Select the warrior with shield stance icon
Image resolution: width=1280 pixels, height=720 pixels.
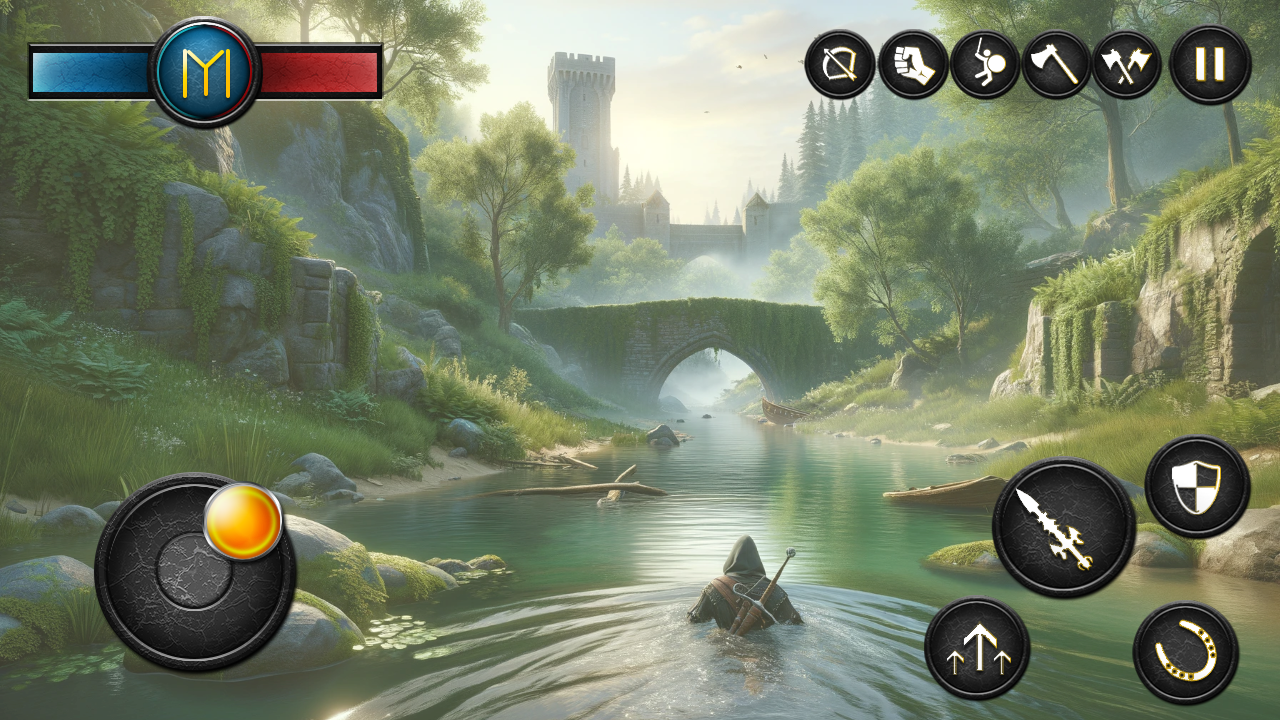(985, 65)
